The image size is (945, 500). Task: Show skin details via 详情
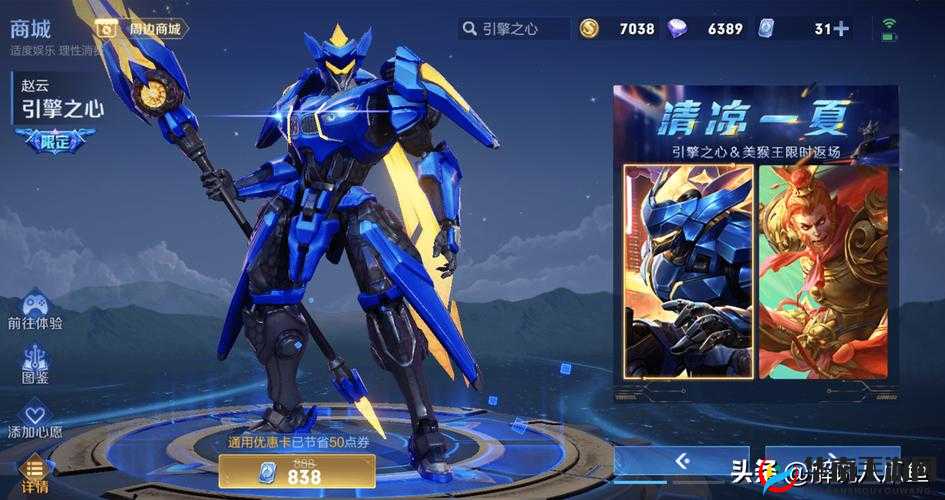coord(35,474)
